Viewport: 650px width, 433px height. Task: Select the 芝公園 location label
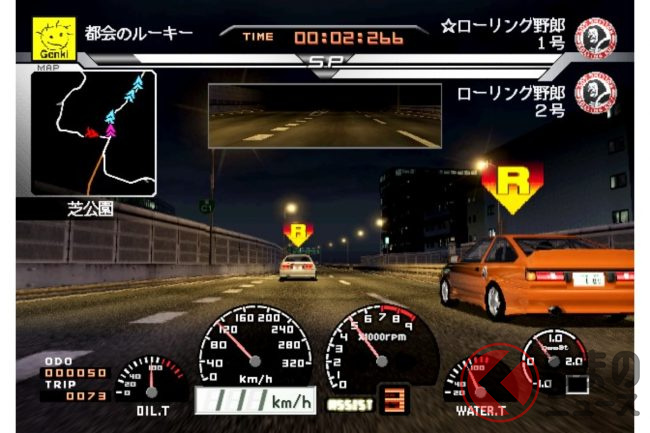[x=93, y=210]
